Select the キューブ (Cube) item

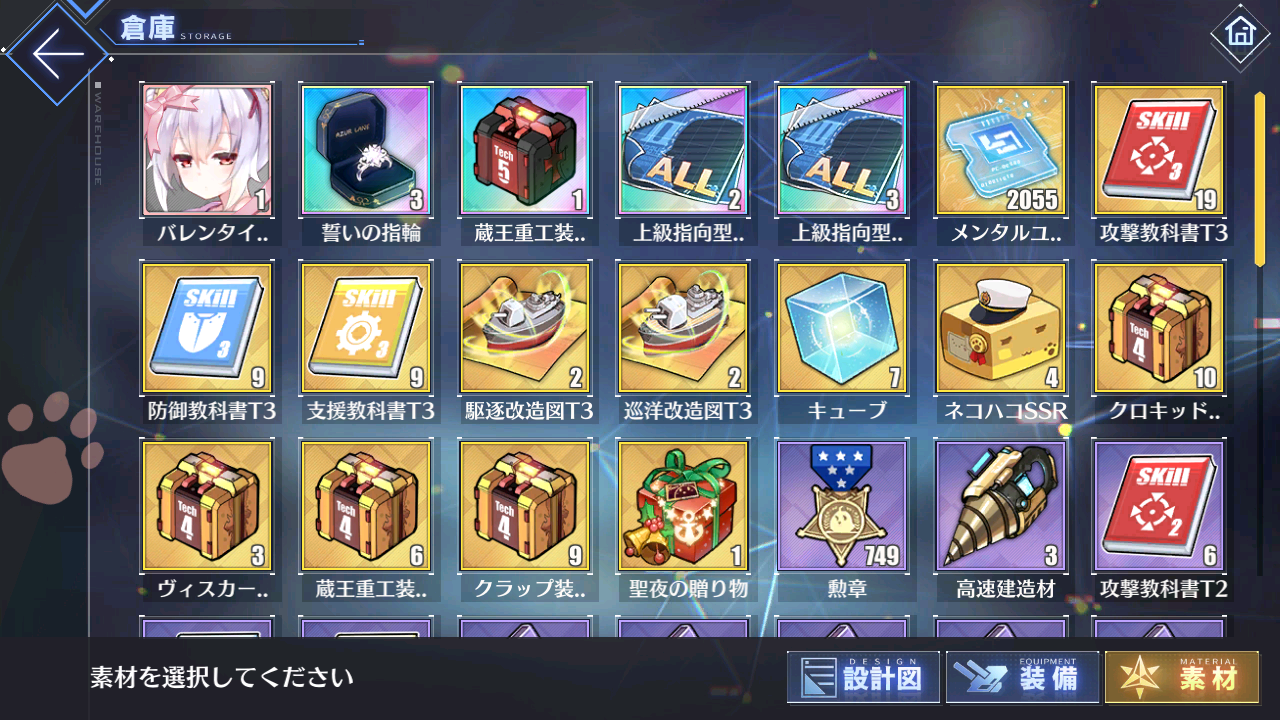point(842,327)
